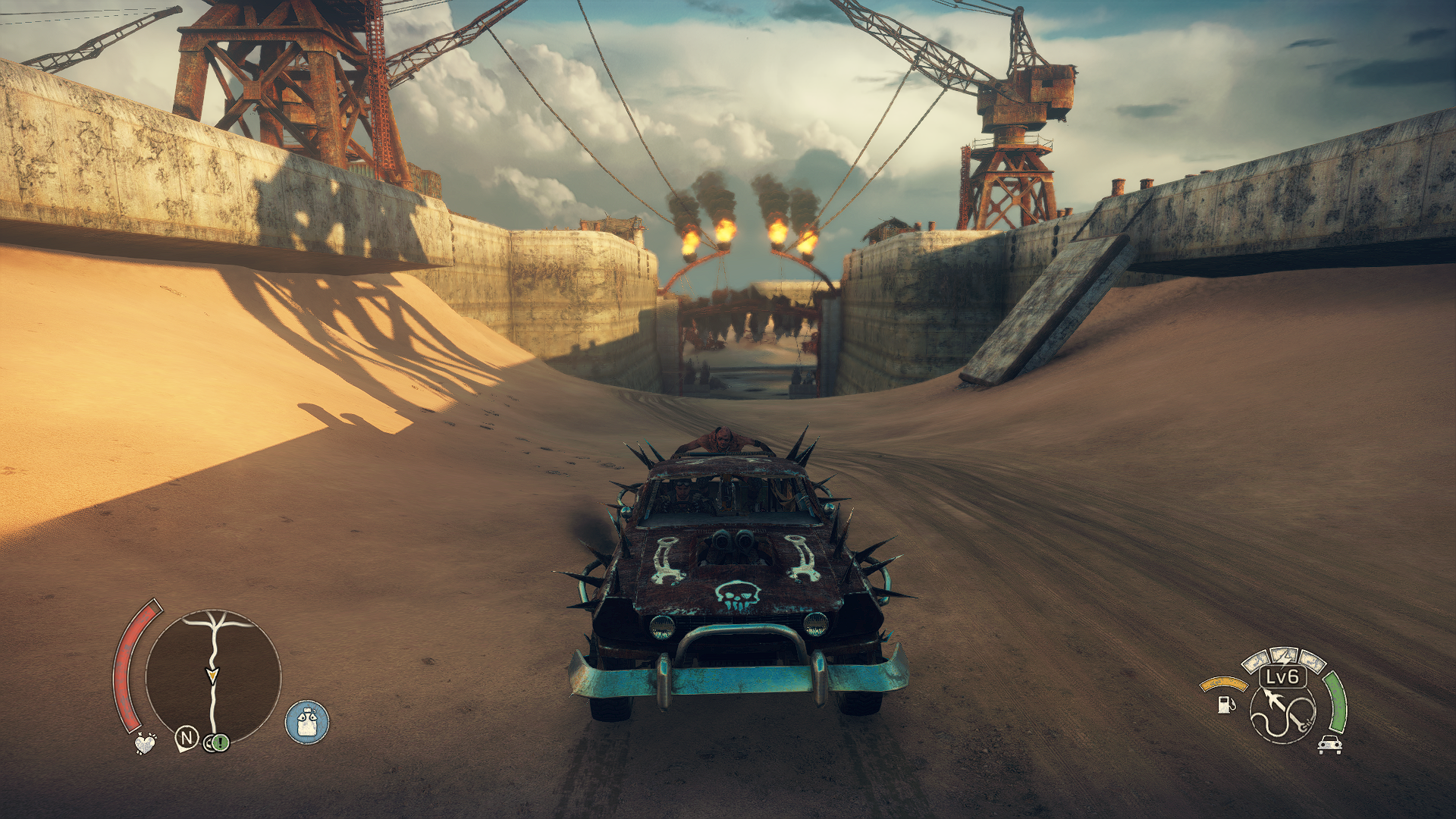This screenshot has height=819, width=1456.
Task: Select the green exclamation objective marker
Action: pos(220,742)
